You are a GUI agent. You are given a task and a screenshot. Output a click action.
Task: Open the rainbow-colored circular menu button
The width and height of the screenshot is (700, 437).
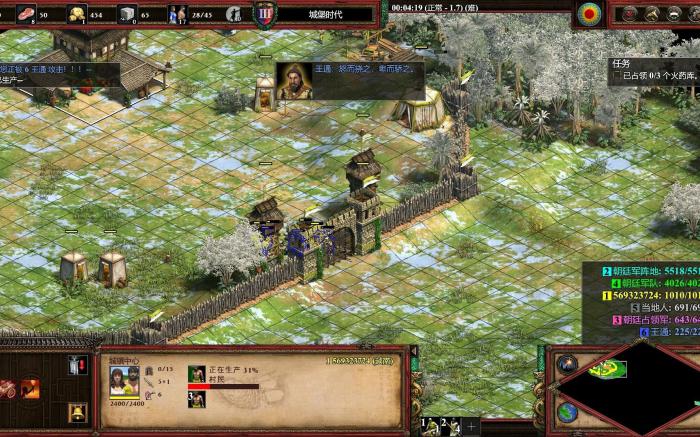(x=590, y=14)
